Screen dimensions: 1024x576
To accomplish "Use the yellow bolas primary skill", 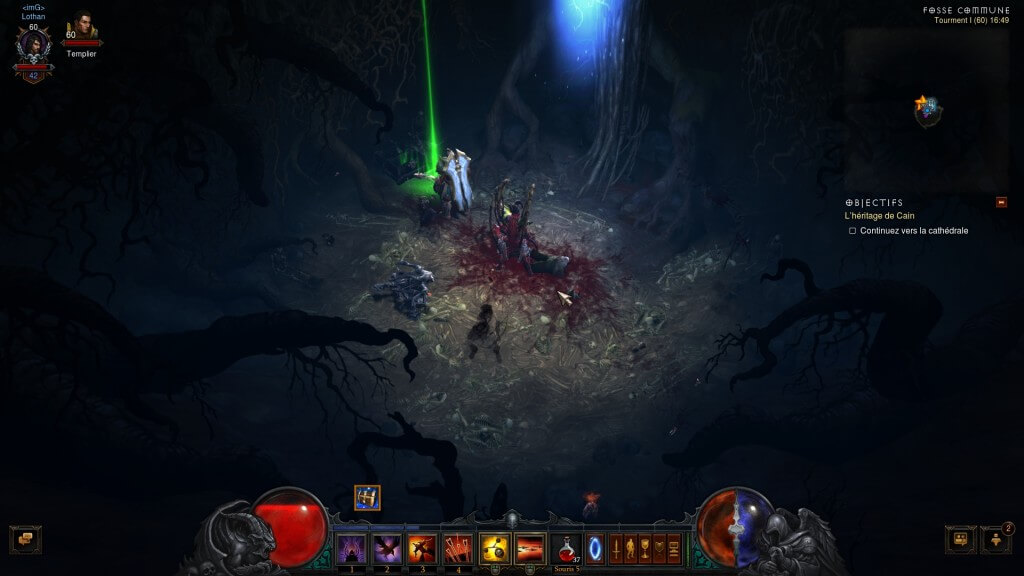I will [x=494, y=549].
